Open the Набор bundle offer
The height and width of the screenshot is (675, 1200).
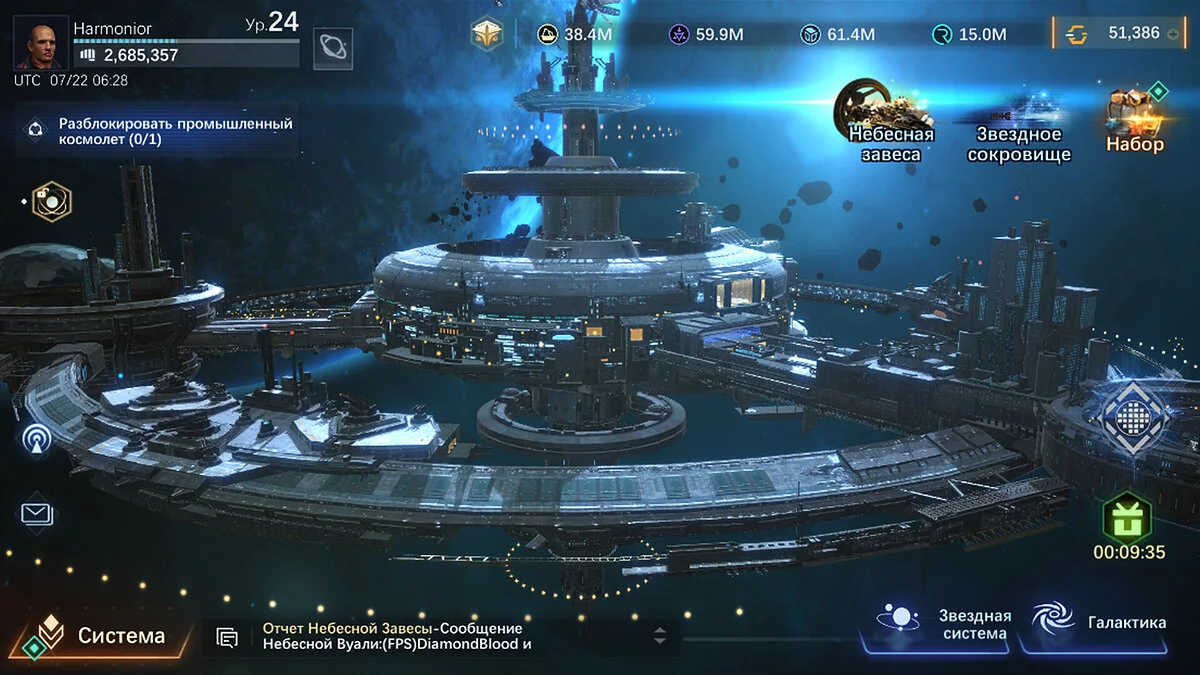(1135, 120)
